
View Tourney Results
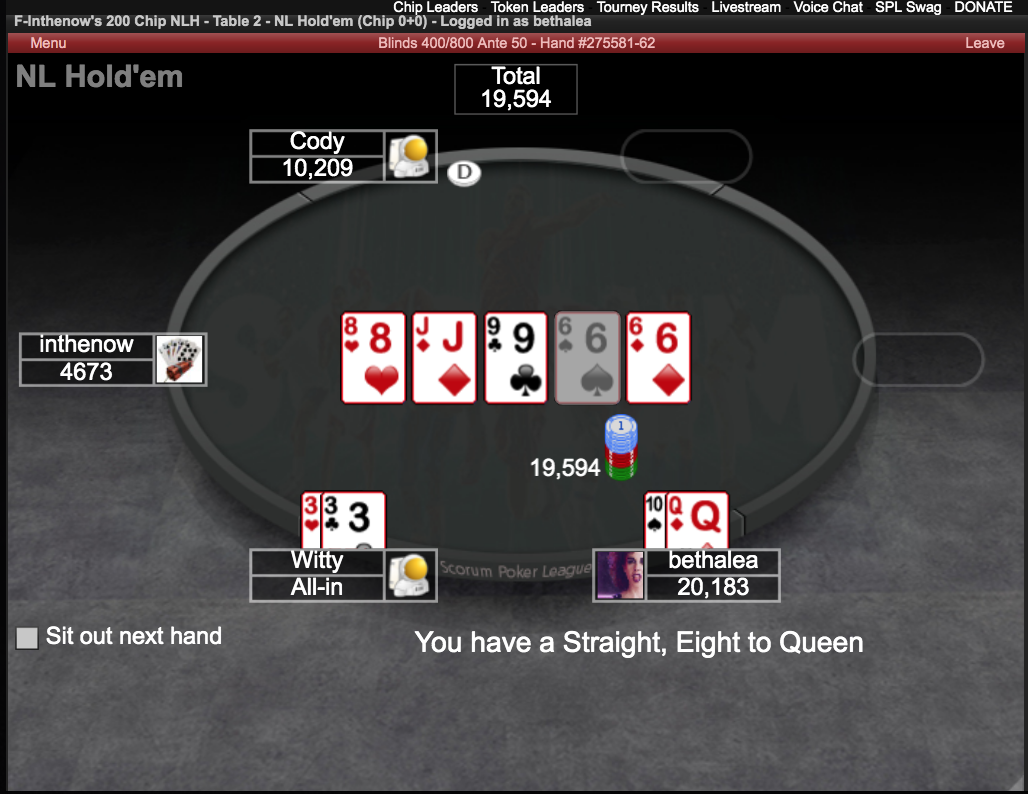647,7
